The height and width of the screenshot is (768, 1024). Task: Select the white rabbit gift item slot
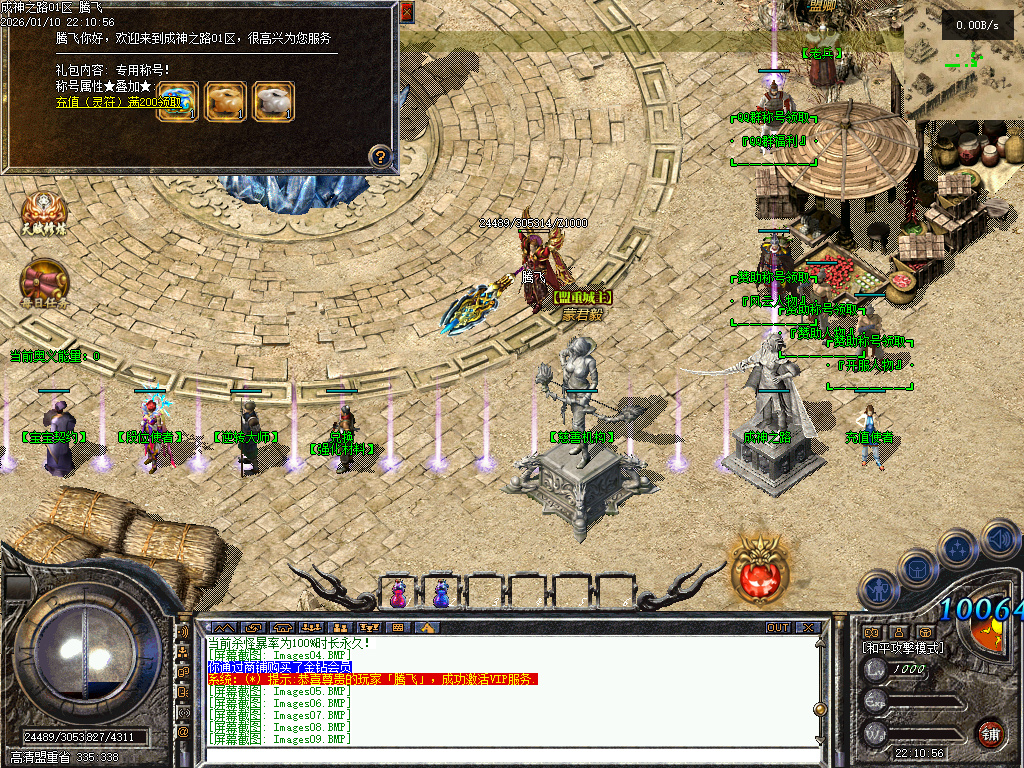click(x=273, y=101)
